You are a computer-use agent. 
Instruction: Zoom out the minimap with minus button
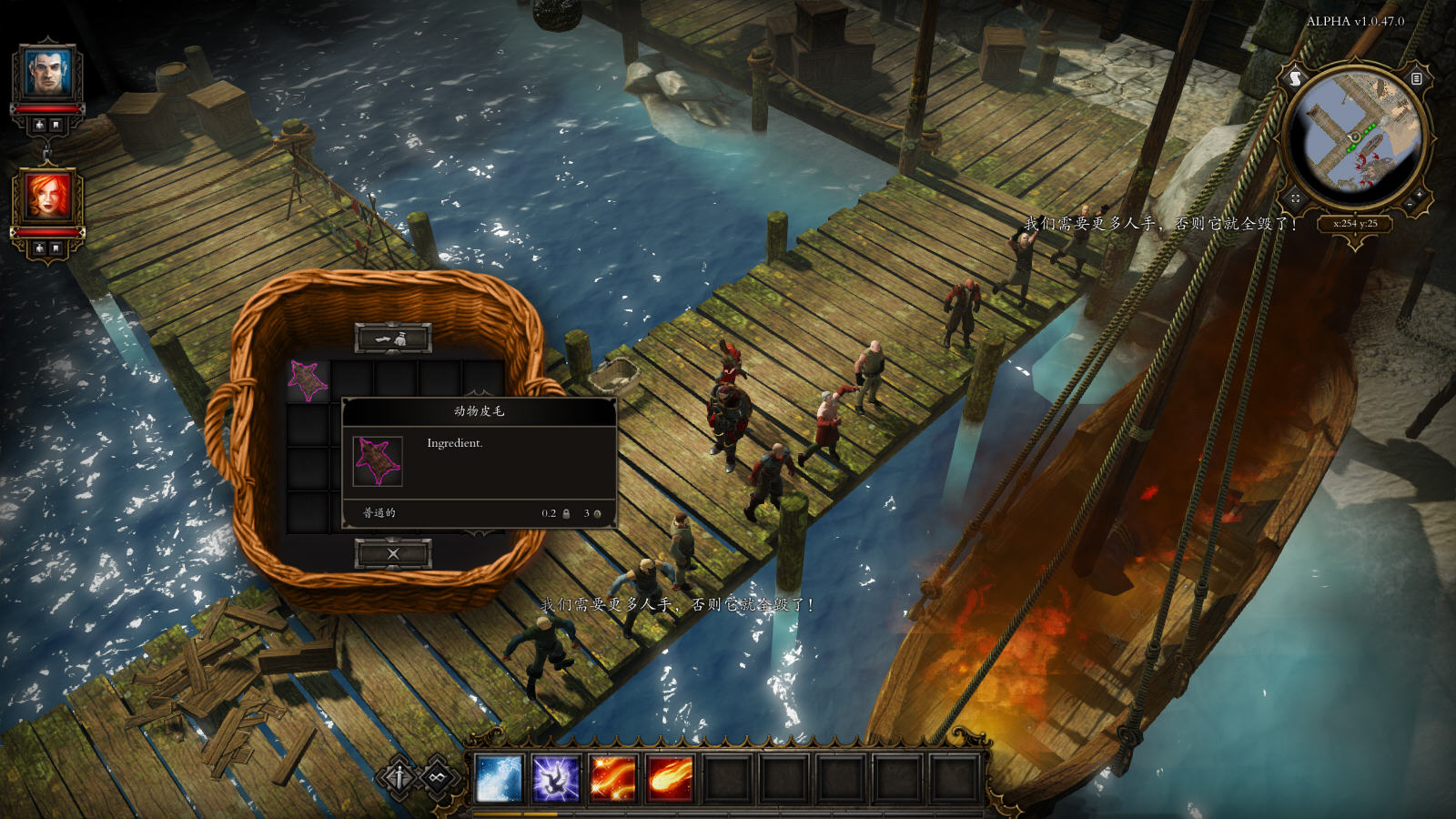(x=1409, y=206)
